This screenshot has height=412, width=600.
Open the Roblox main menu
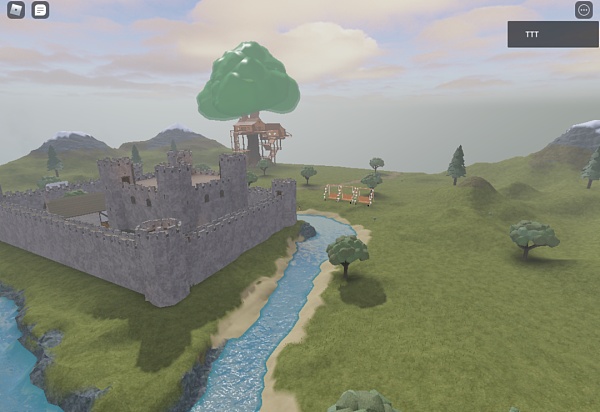[14, 10]
